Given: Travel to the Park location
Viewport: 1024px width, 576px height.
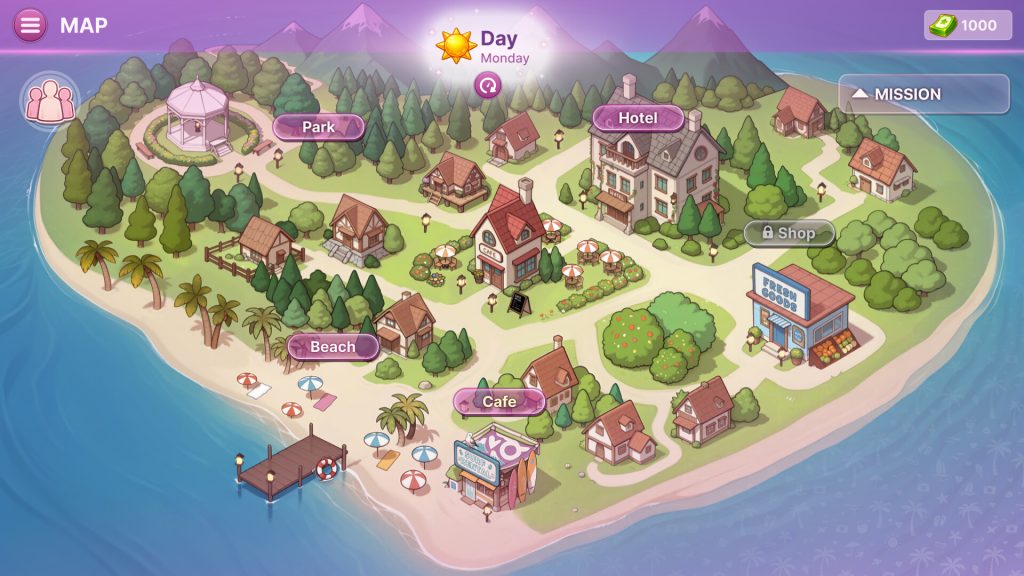Looking at the screenshot, I should point(318,127).
